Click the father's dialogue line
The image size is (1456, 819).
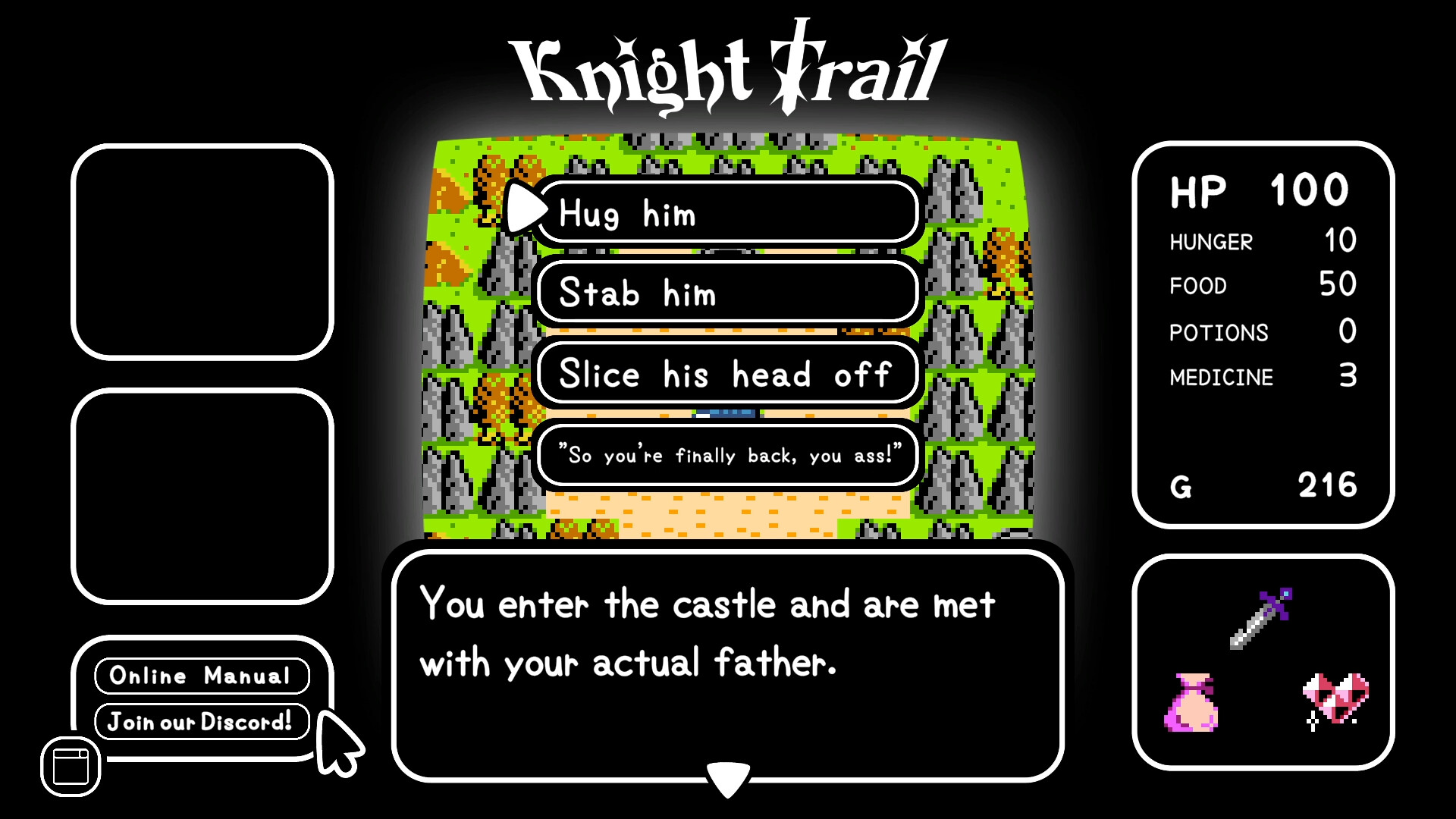[726, 454]
